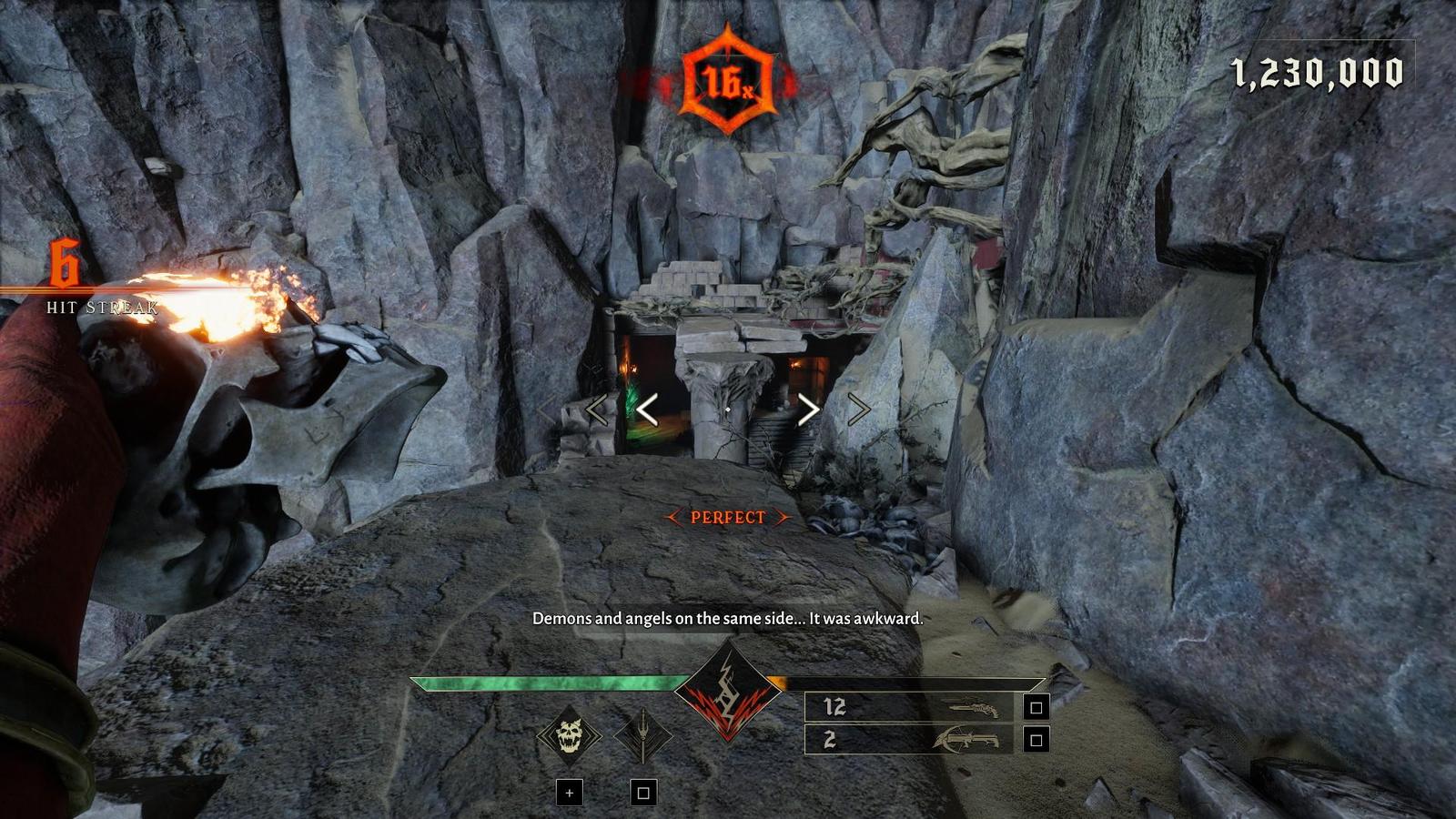Switch to the crossbow weapon slot

click(x=908, y=740)
